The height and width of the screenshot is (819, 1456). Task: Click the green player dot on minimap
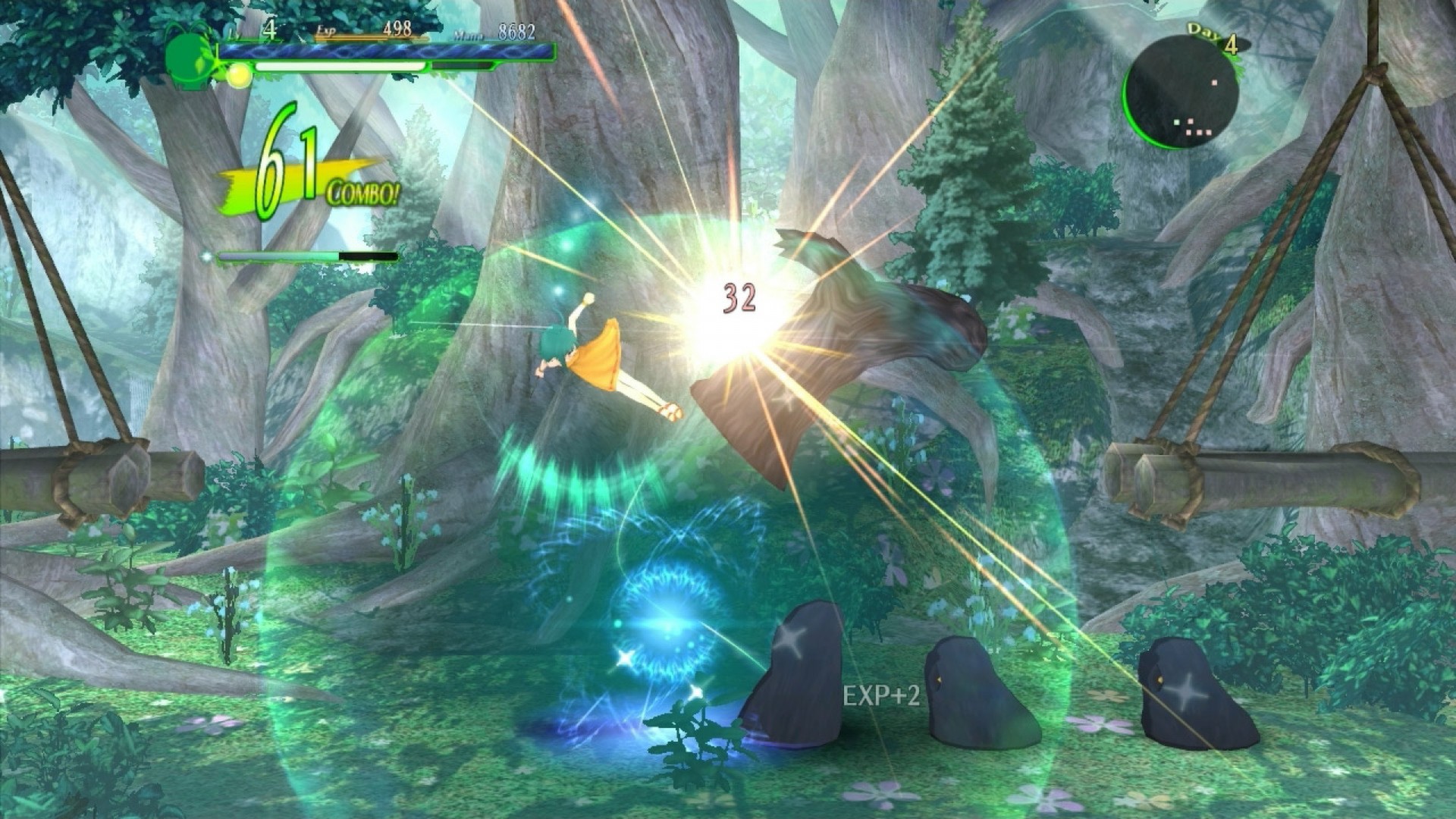[1176, 123]
